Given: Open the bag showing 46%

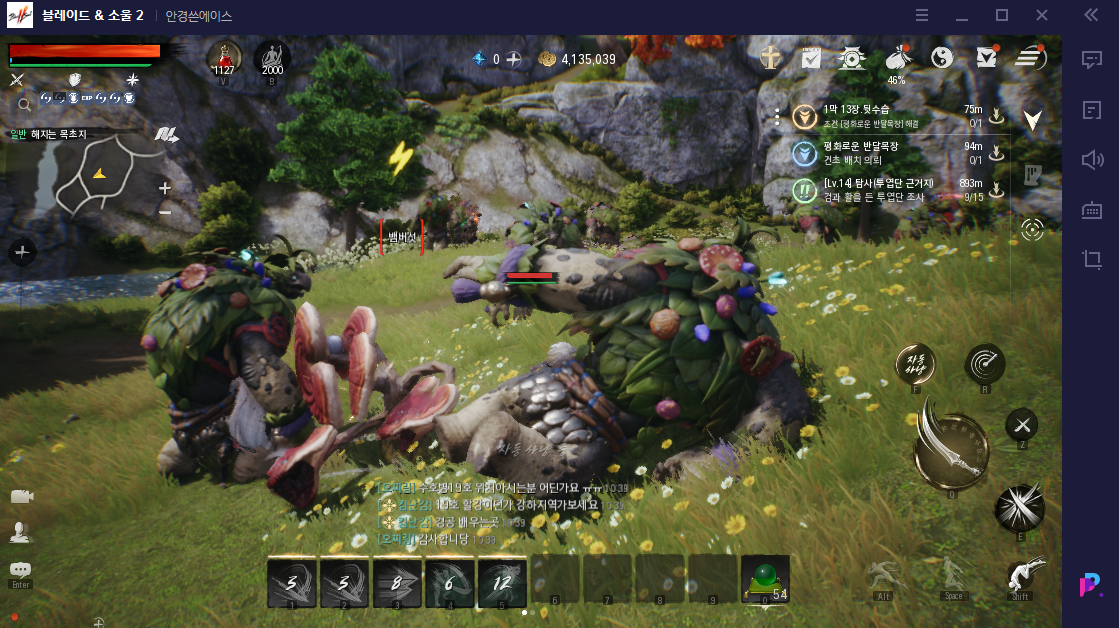Looking at the screenshot, I should [x=896, y=57].
